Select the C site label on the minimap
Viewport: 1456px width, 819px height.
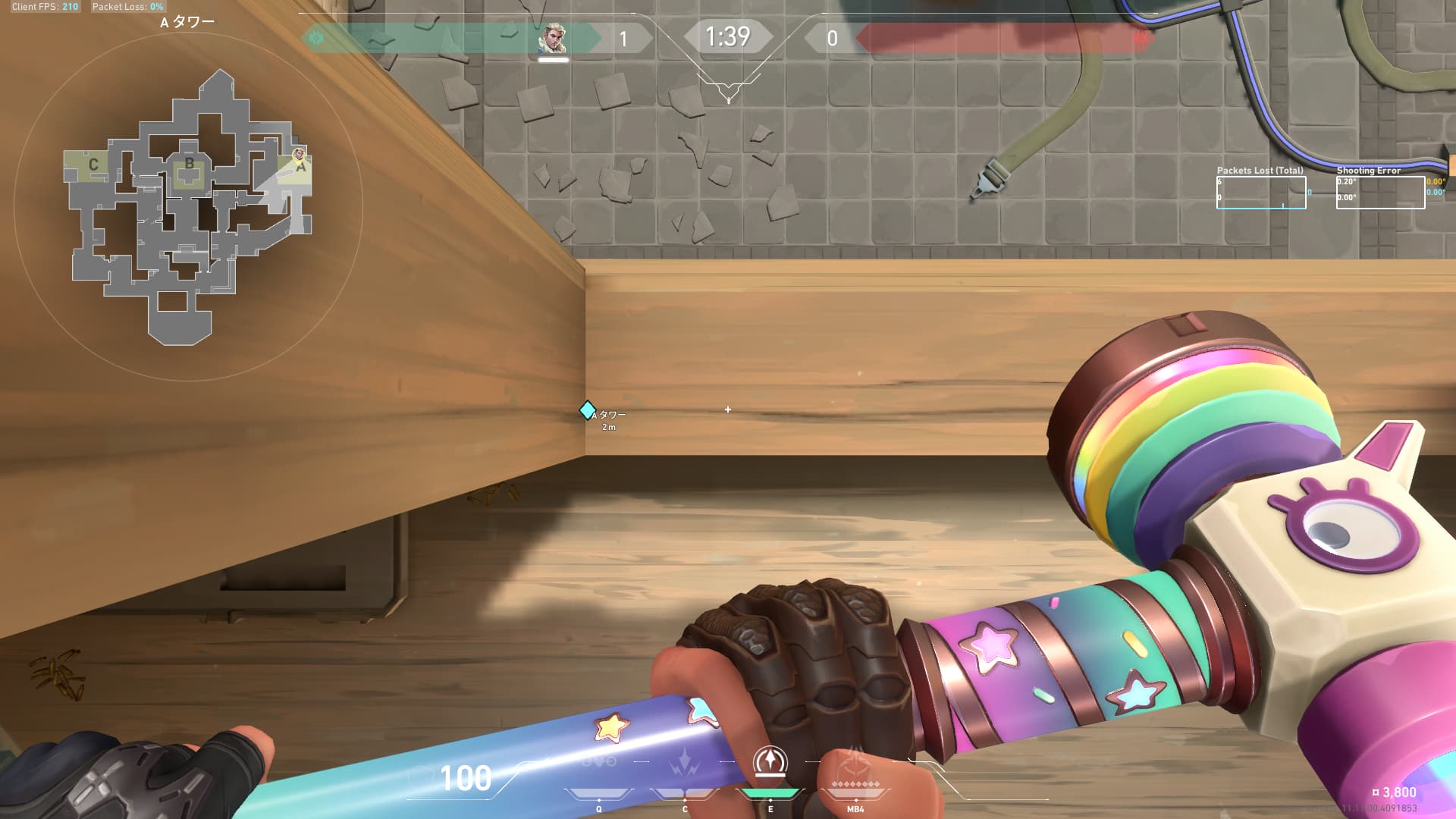click(93, 165)
